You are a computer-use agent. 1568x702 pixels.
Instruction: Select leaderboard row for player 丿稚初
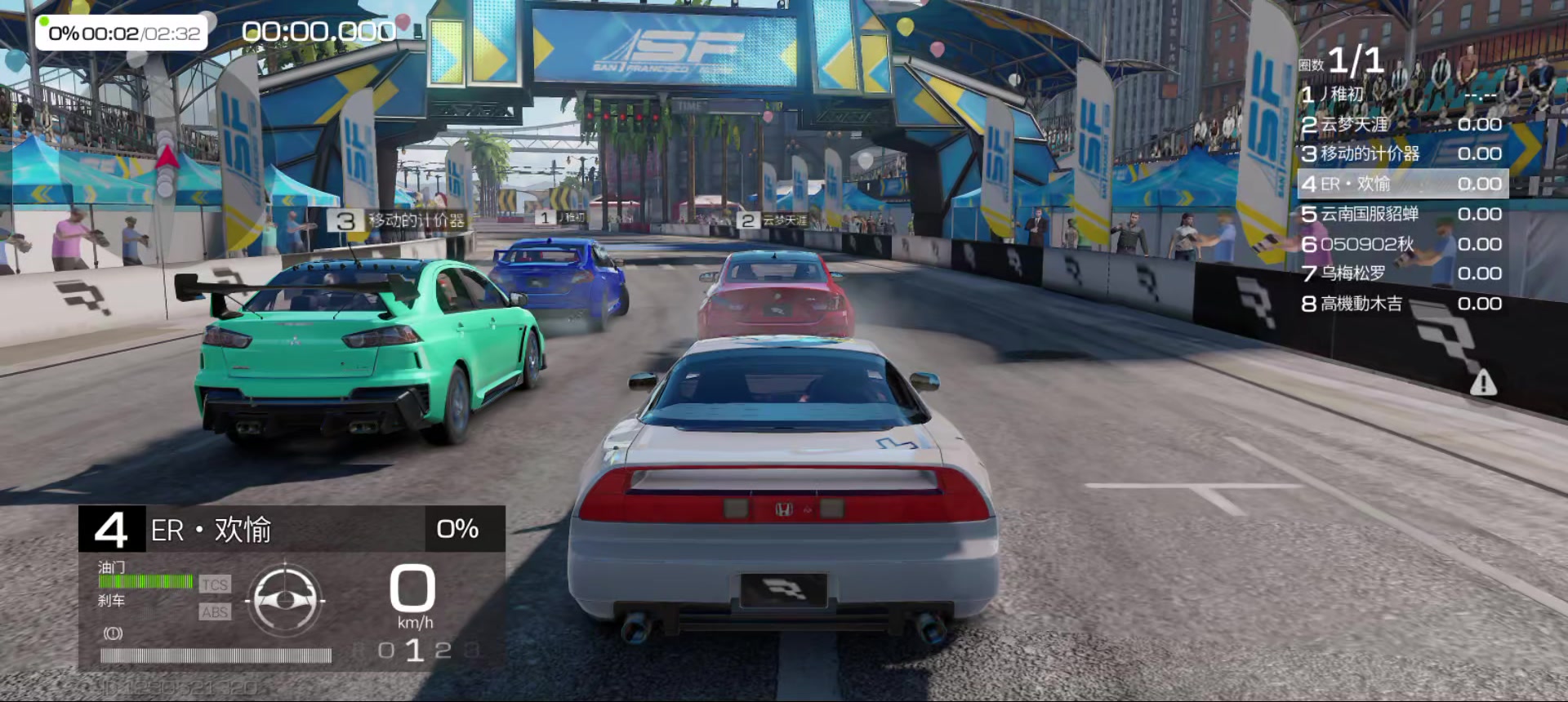1401,95
